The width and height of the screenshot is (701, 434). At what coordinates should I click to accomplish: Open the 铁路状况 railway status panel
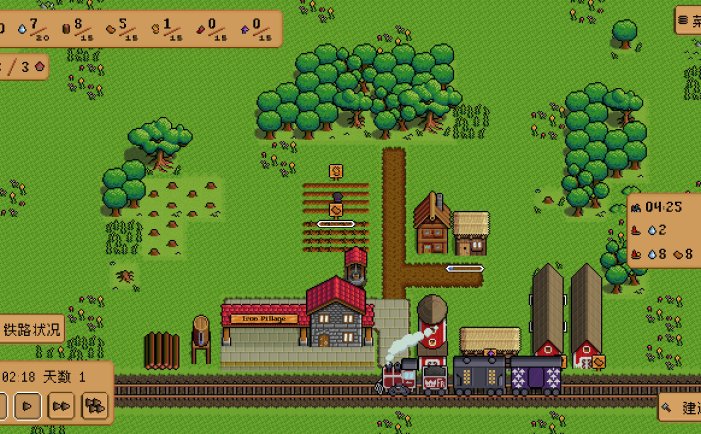[31, 329]
